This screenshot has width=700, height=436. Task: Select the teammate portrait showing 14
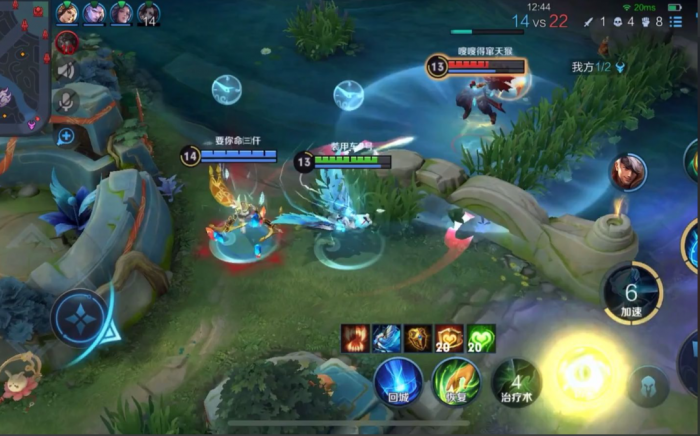[x=148, y=13]
